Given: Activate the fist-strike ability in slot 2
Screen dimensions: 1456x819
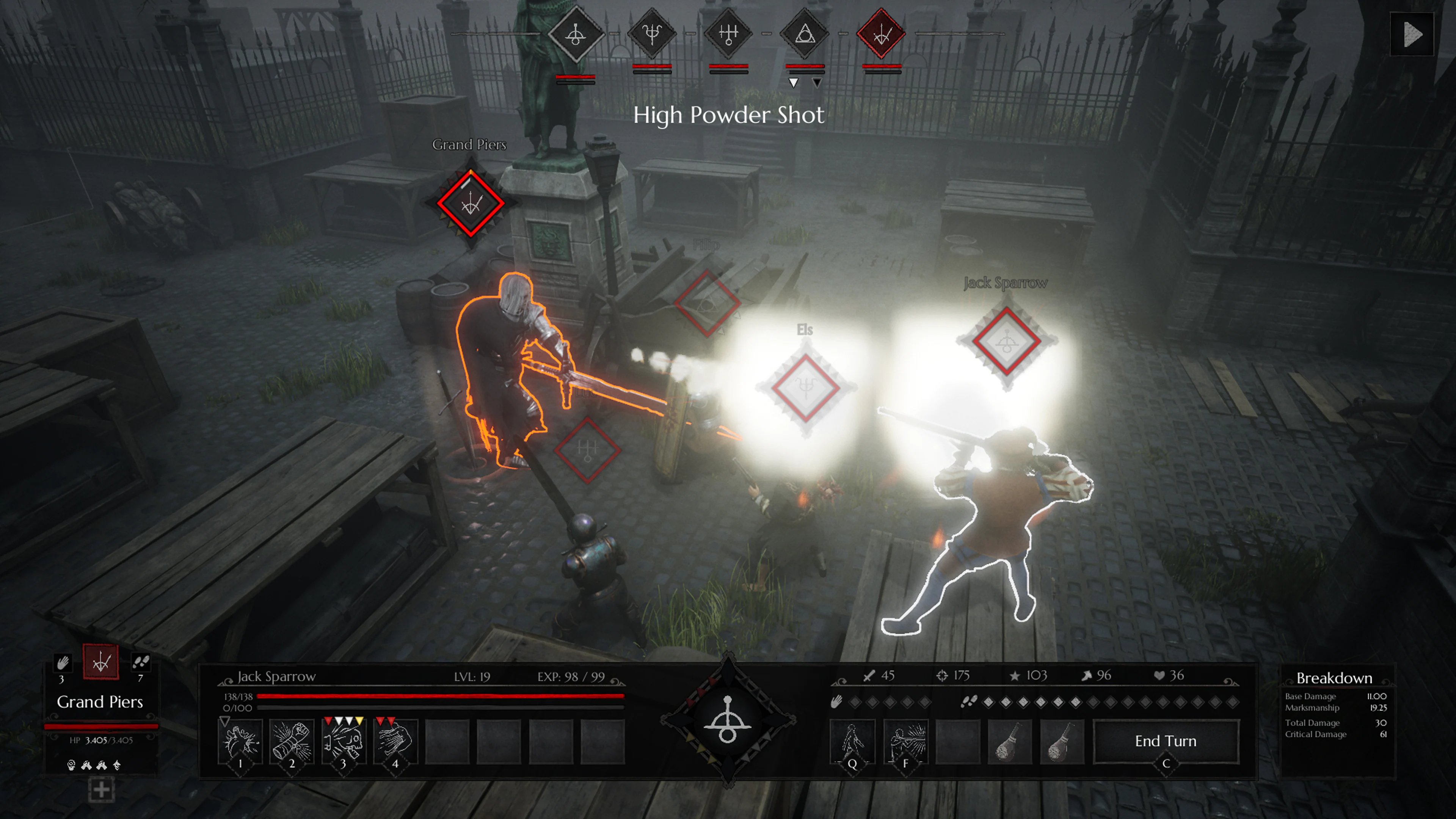Looking at the screenshot, I should tap(292, 741).
